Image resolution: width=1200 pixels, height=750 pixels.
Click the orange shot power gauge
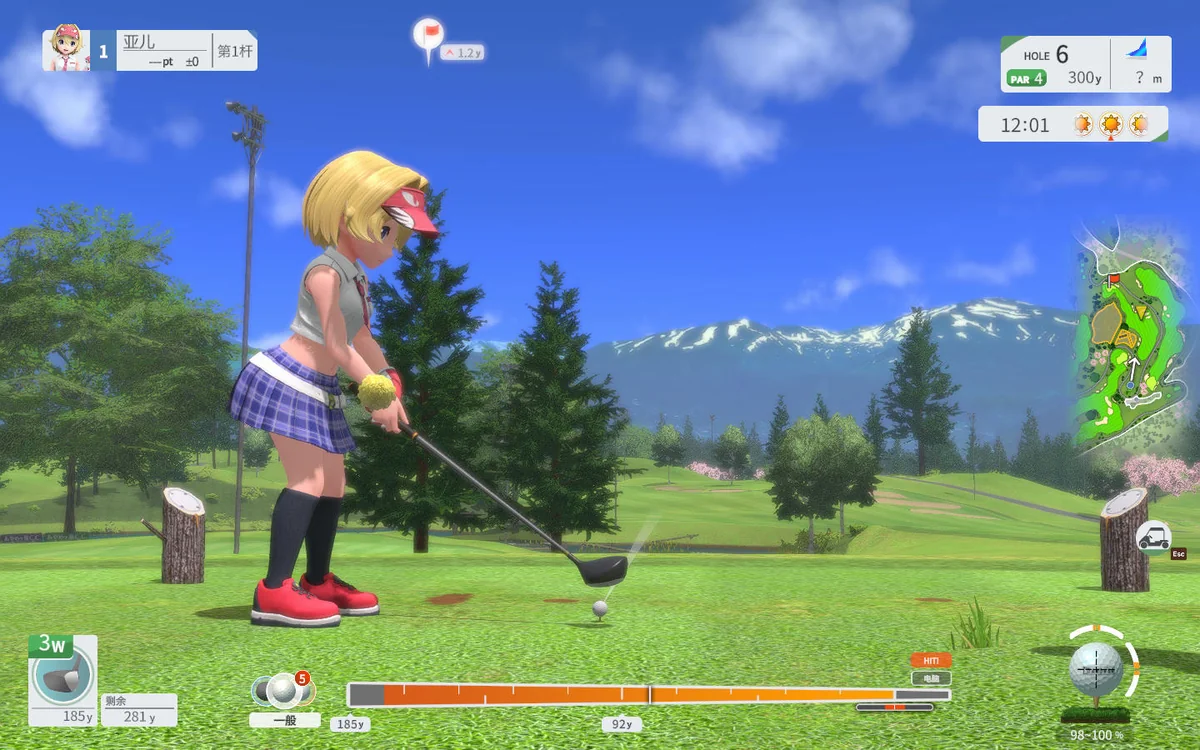[648, 694]
